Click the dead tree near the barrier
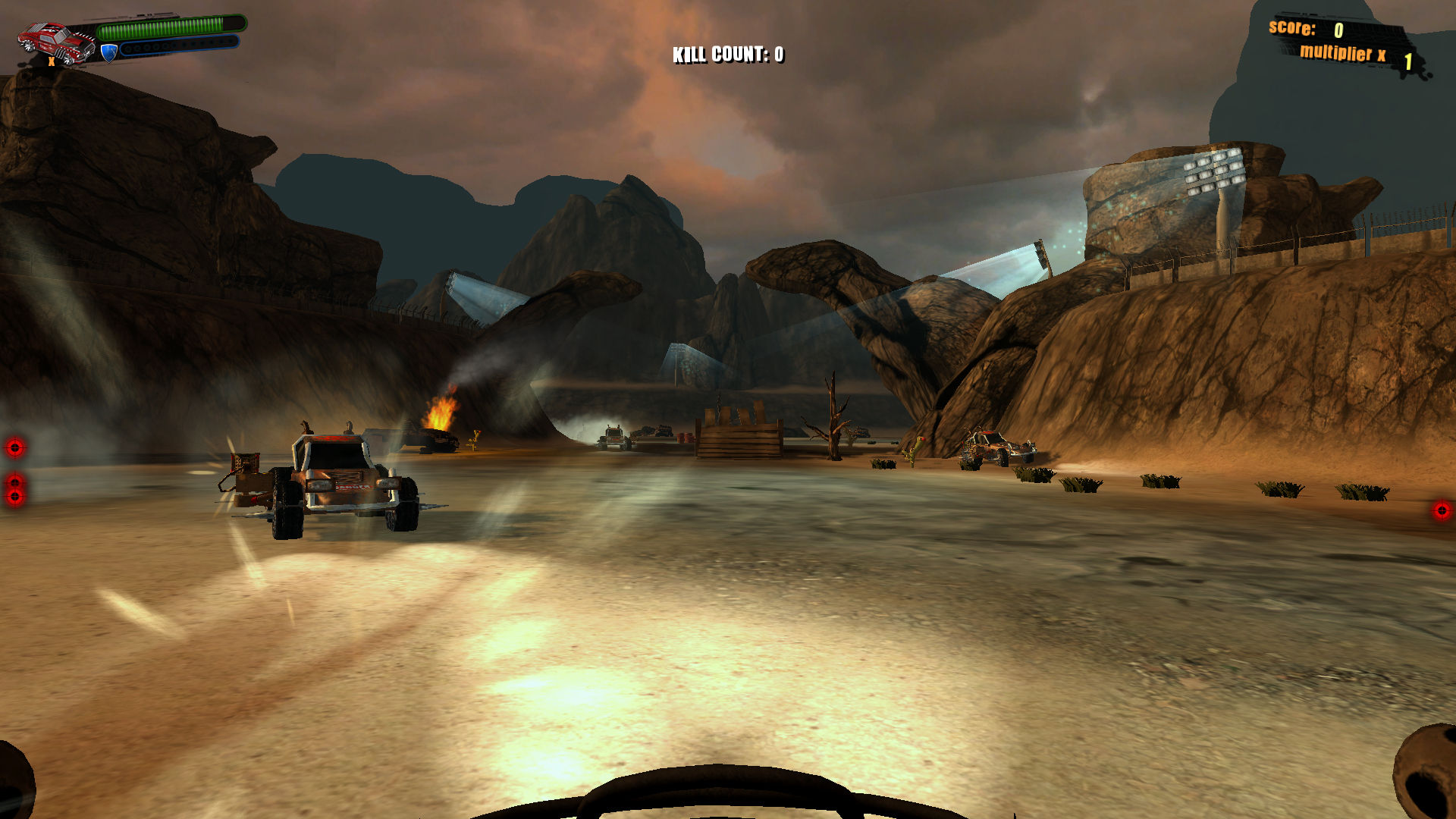The image size is (1456, 819). tap(833, 413)
